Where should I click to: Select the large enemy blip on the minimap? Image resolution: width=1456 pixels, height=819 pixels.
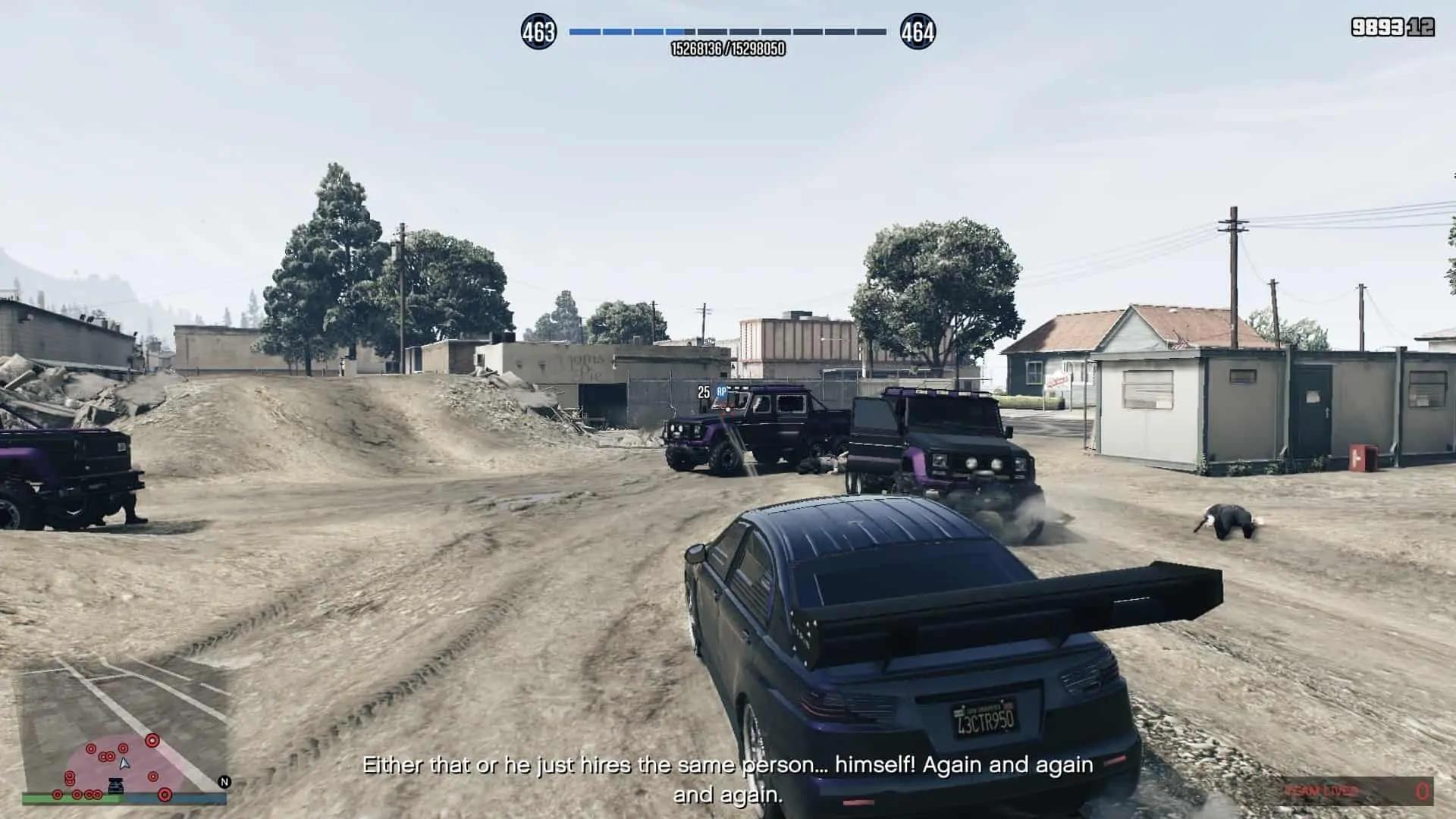(x=152, y=740)
